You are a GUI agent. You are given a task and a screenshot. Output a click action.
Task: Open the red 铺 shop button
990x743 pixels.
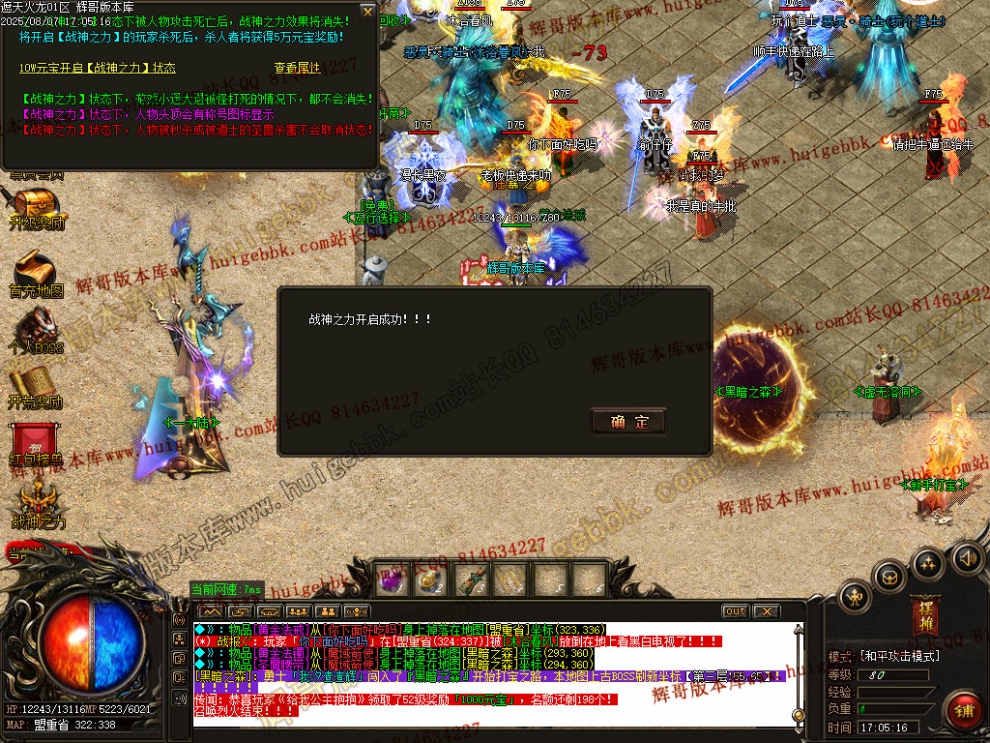point(964,711)
